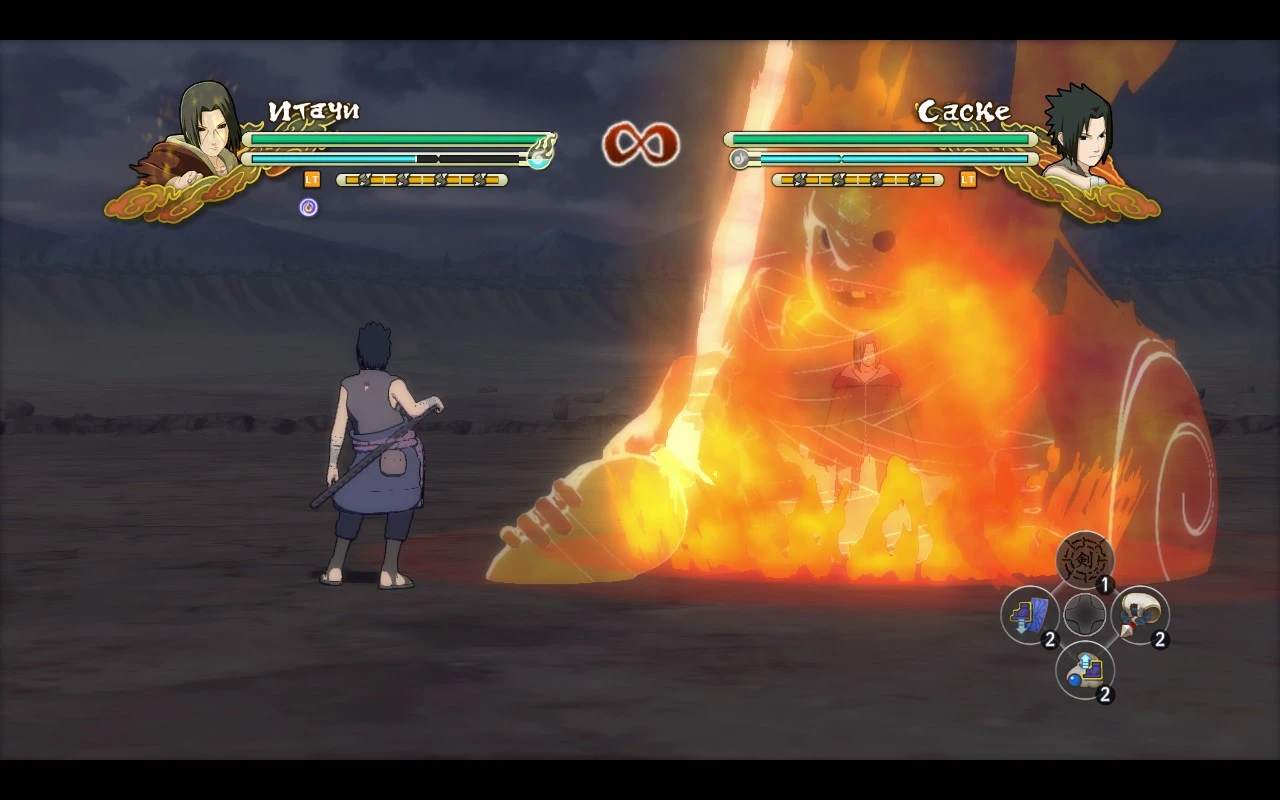Click Saske's green health bar
The width and height of the screenshot is (1280, 800).
point(880,139)
